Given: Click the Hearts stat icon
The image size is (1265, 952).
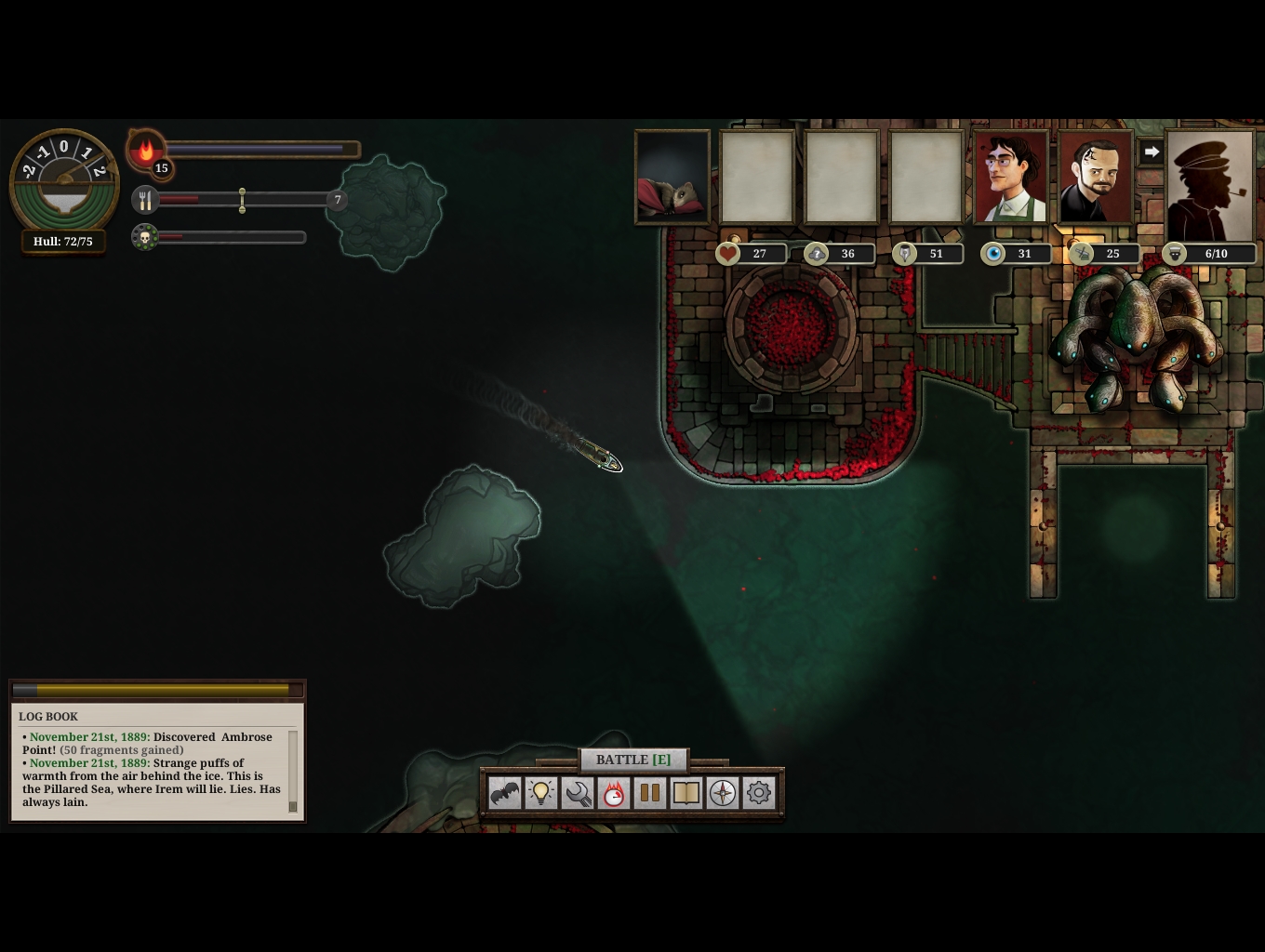Looking at the screenshot, I should coord(727,254).
